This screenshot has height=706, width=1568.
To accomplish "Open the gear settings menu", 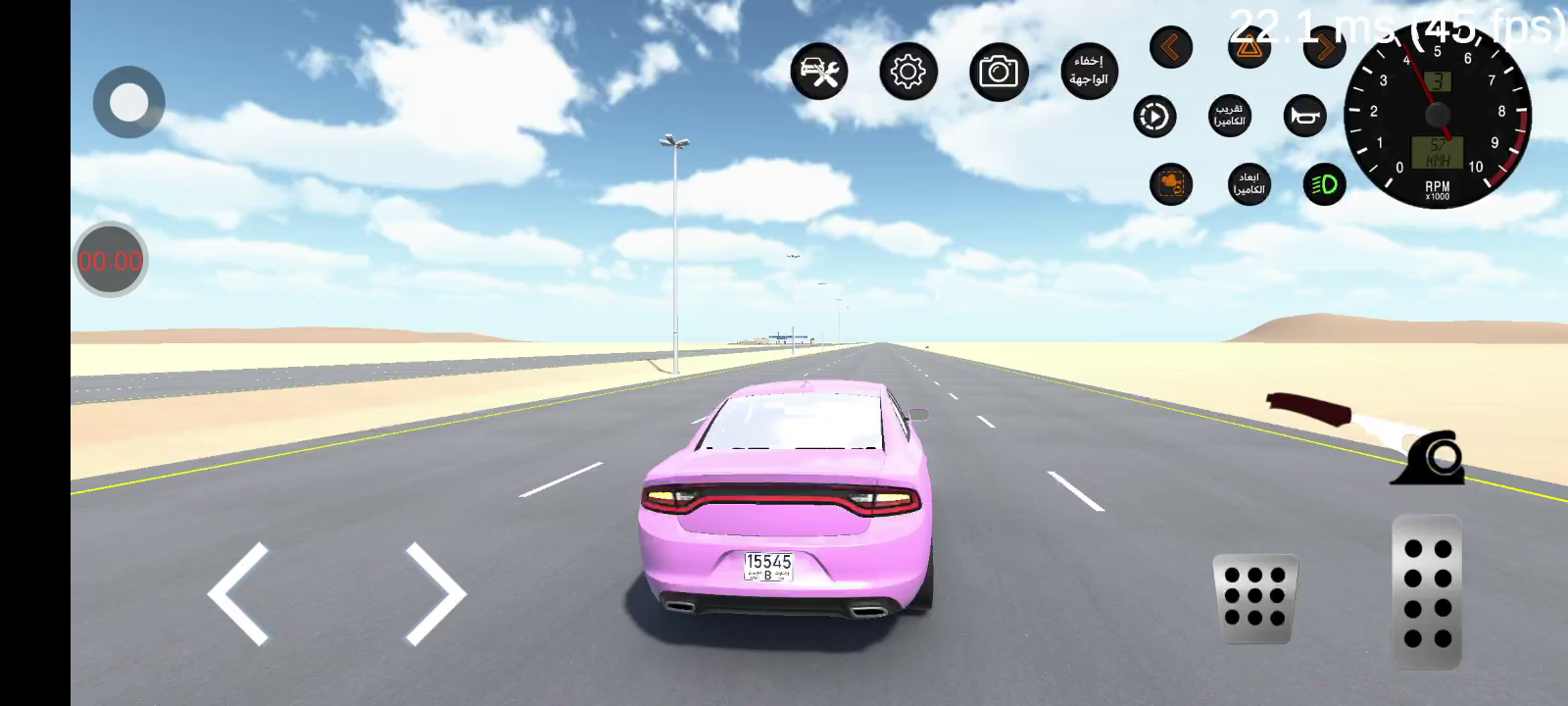I will click(908, 72).
